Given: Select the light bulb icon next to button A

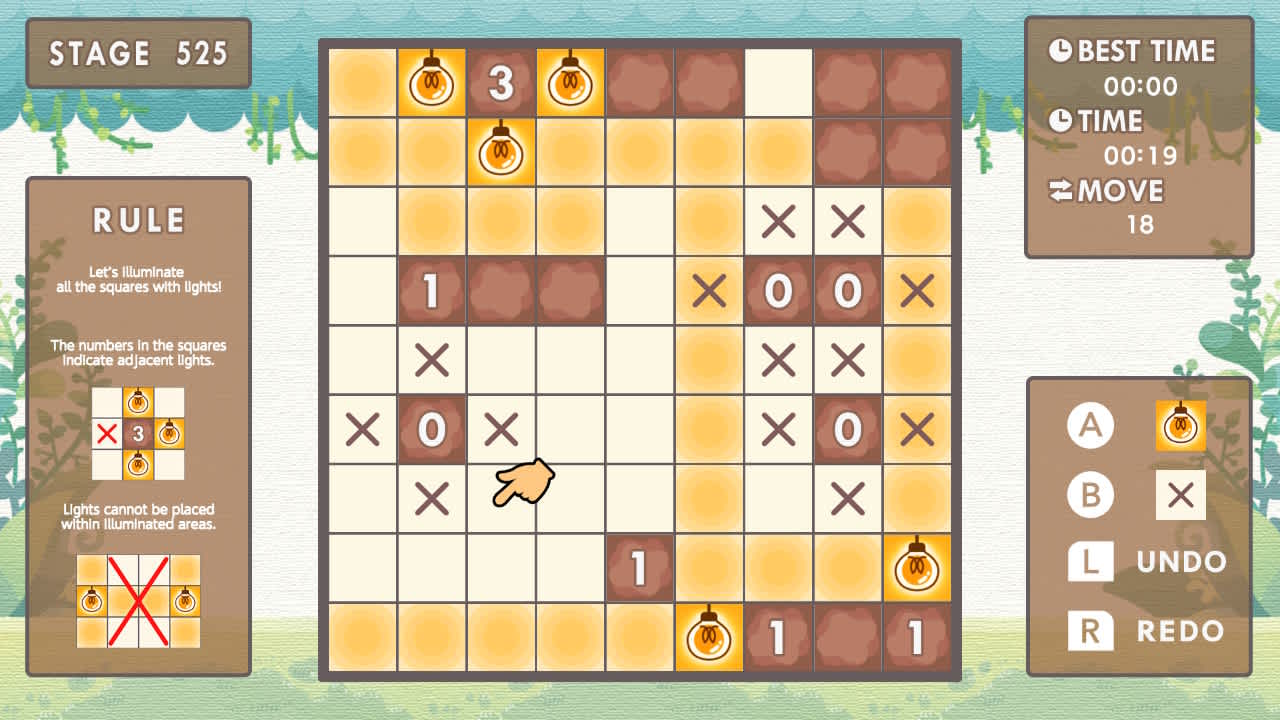Looking at the screenshot, I should point(1181,425).
